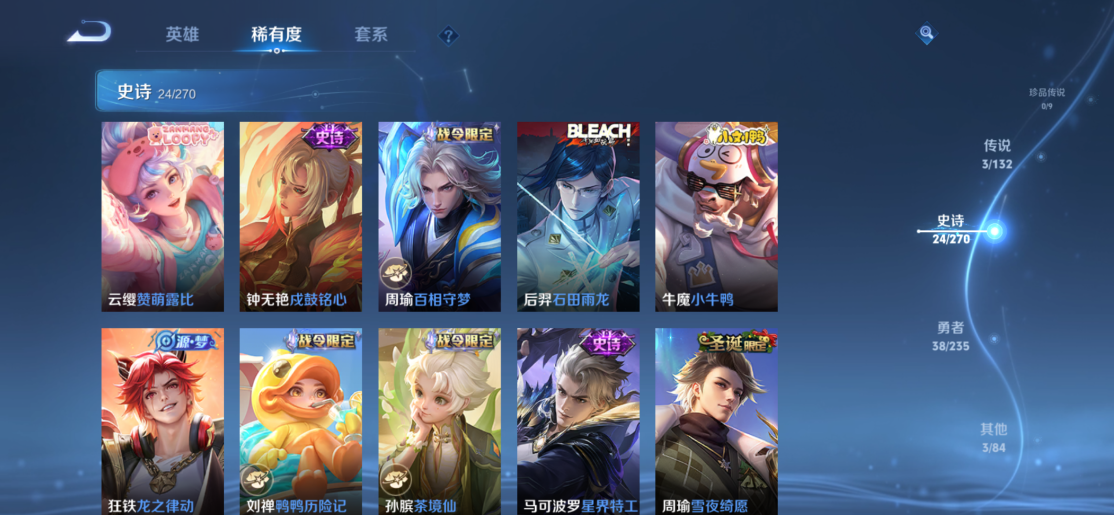Open the 云缨 赞萌露比 skin card

tap(163, 216)
